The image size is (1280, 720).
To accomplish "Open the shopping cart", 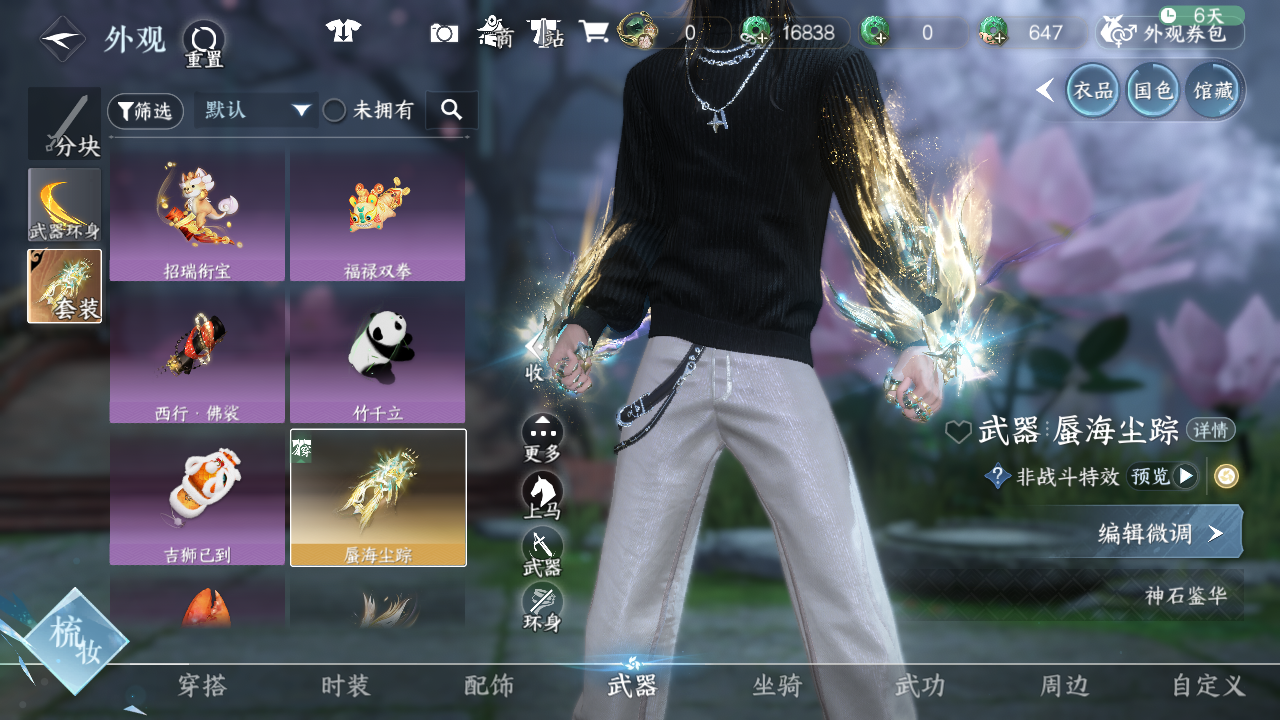I will pyautogui.click(x=594, y=32).
